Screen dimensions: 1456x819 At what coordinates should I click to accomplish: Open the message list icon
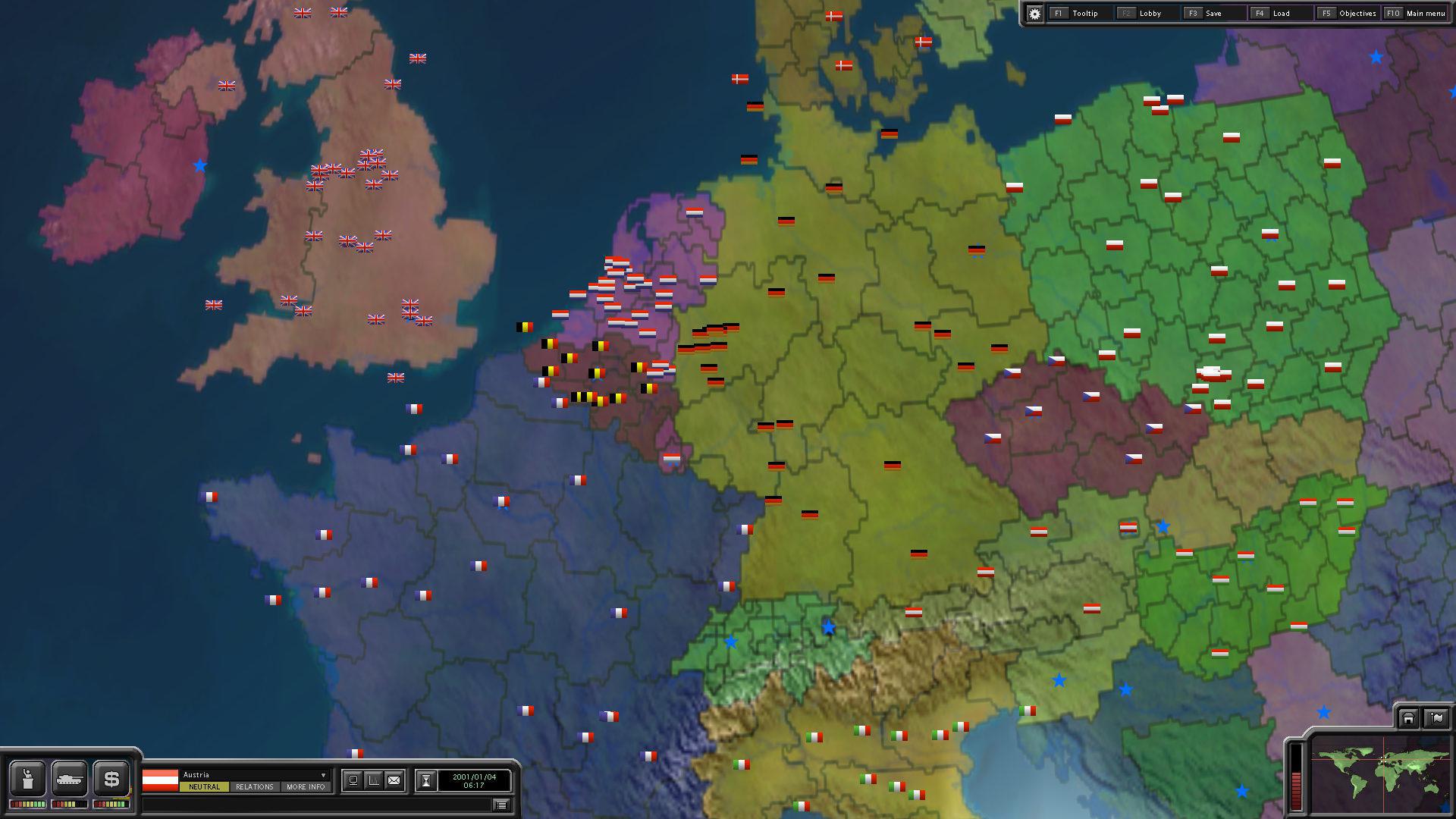[501, 805]
